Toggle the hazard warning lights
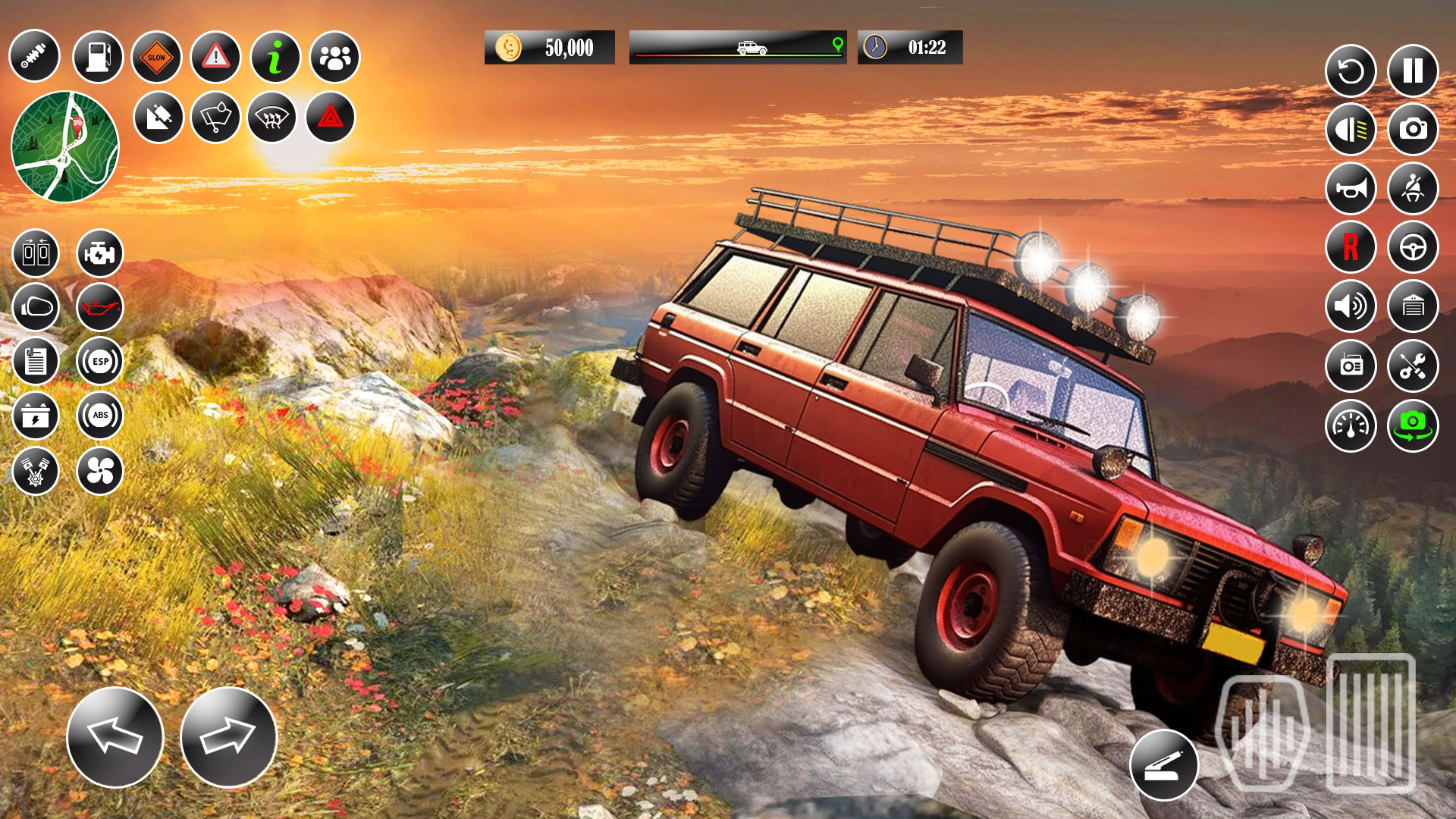Image resolution: width=1456 pixels, height=819 pixels. 331,118
